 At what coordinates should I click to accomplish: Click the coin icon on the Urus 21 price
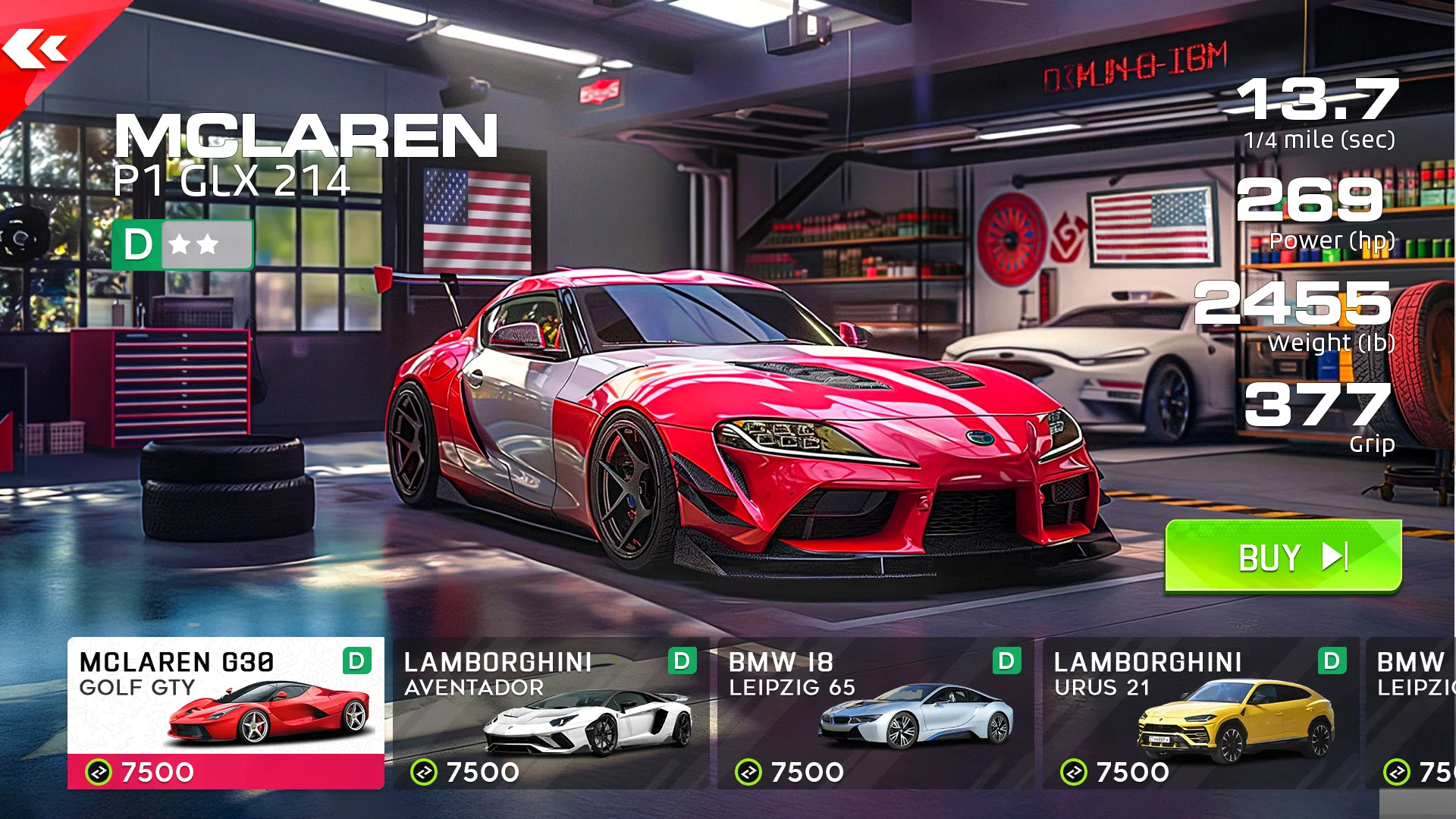[x=1072, y=772]
